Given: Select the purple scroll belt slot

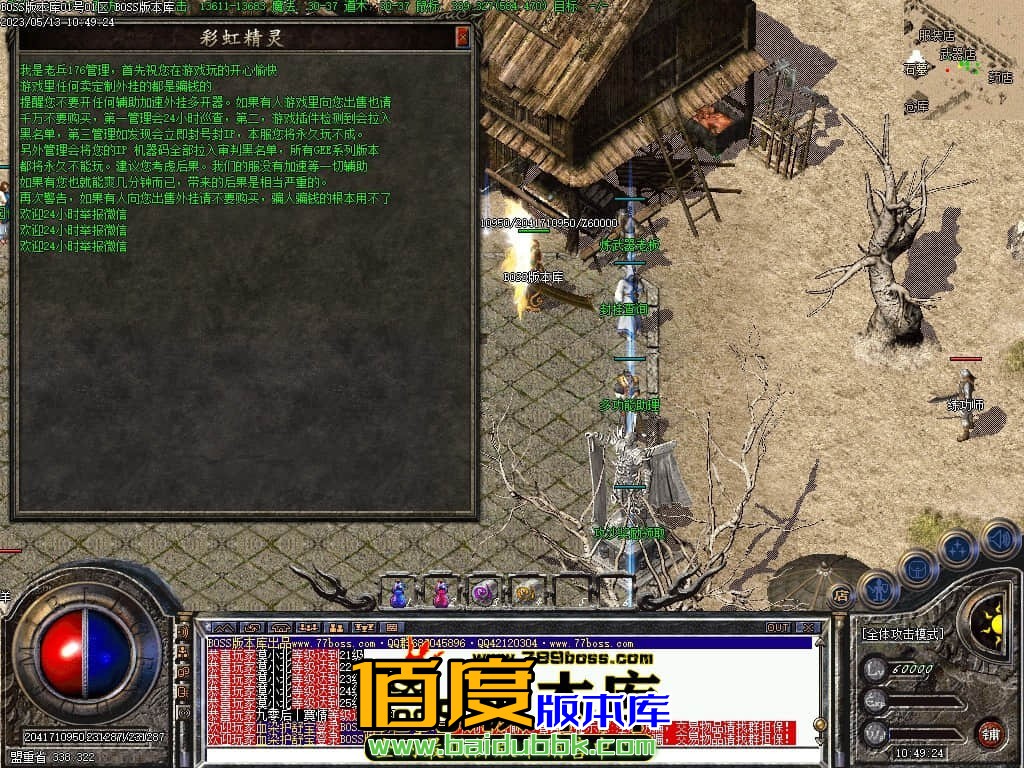Looking at the screenshot, I should click(484, 593).
